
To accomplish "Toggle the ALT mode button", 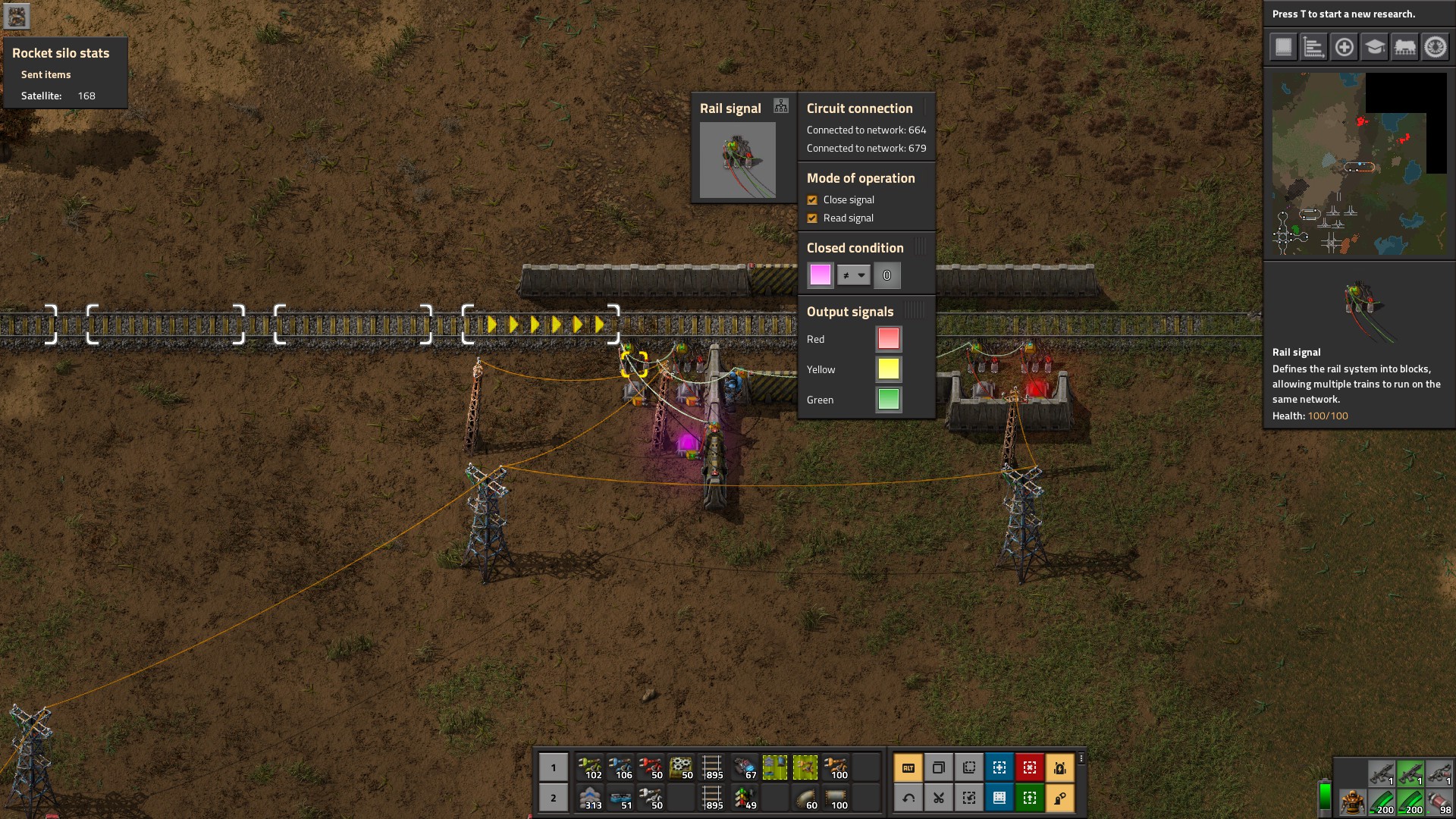I will [x=908, y=767].
